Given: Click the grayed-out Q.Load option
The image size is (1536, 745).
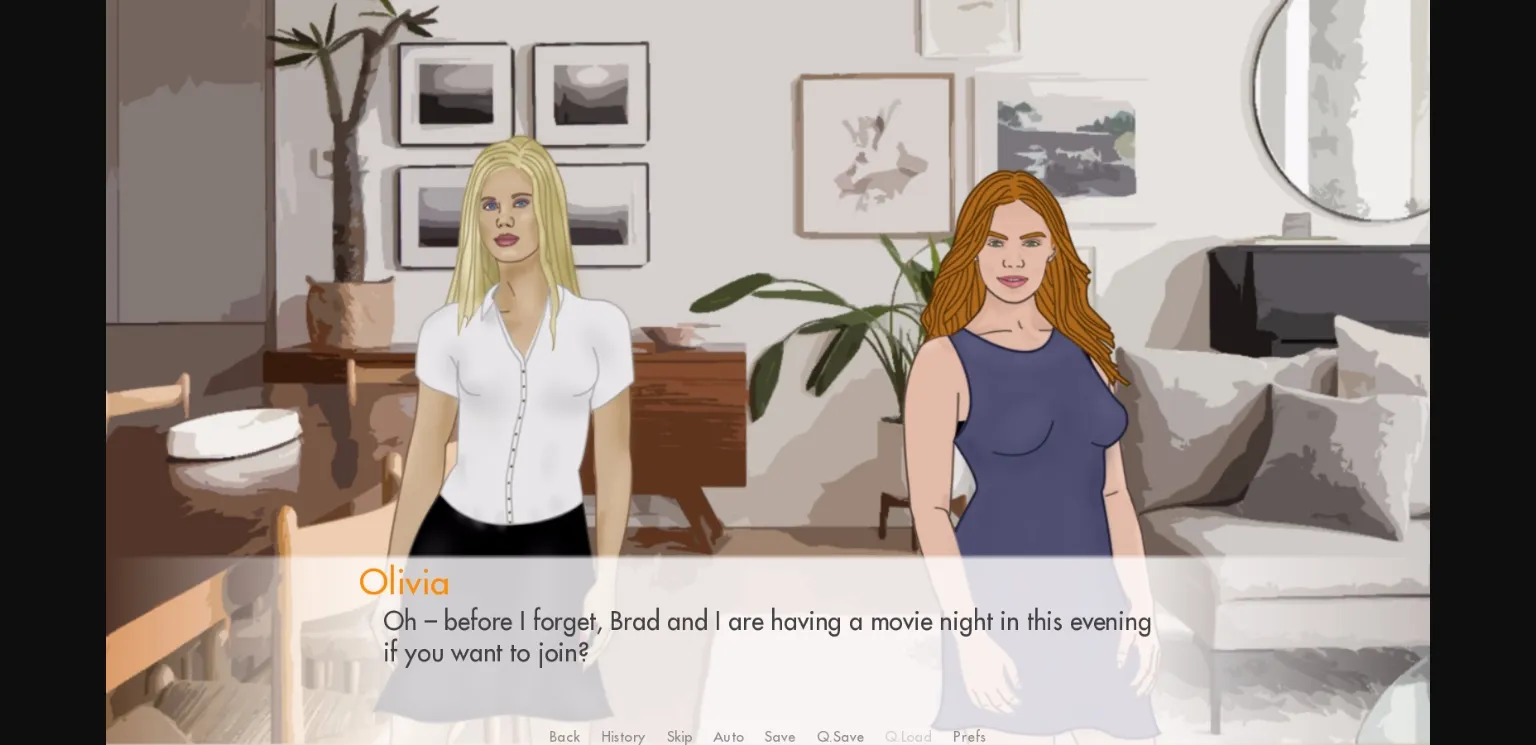Looking at the screenshot, I should point(907,737).
